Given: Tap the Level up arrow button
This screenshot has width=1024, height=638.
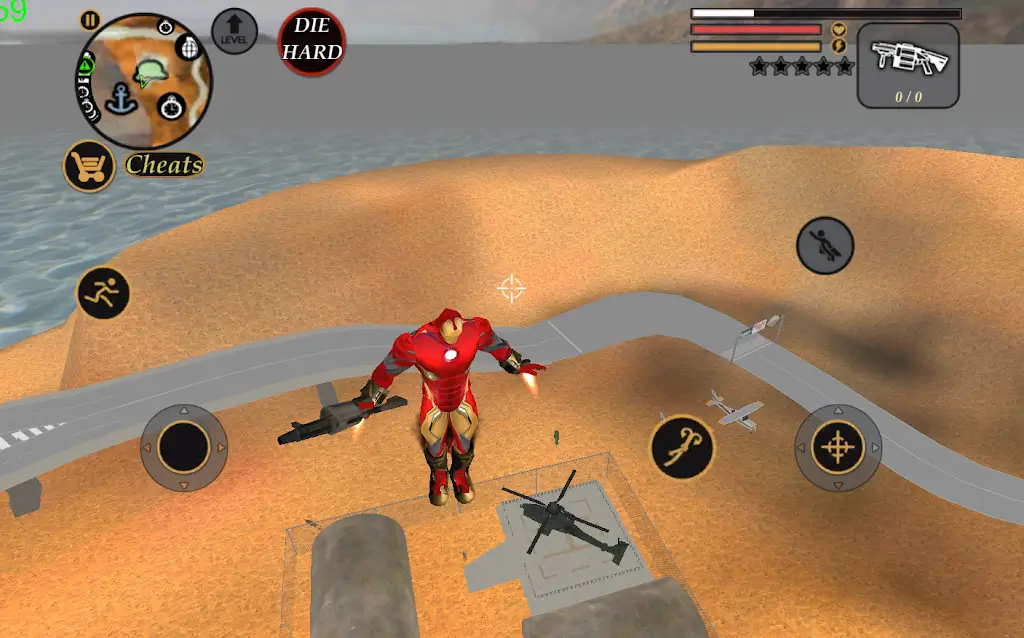Looking at the screenshot, I should (235, 31).
